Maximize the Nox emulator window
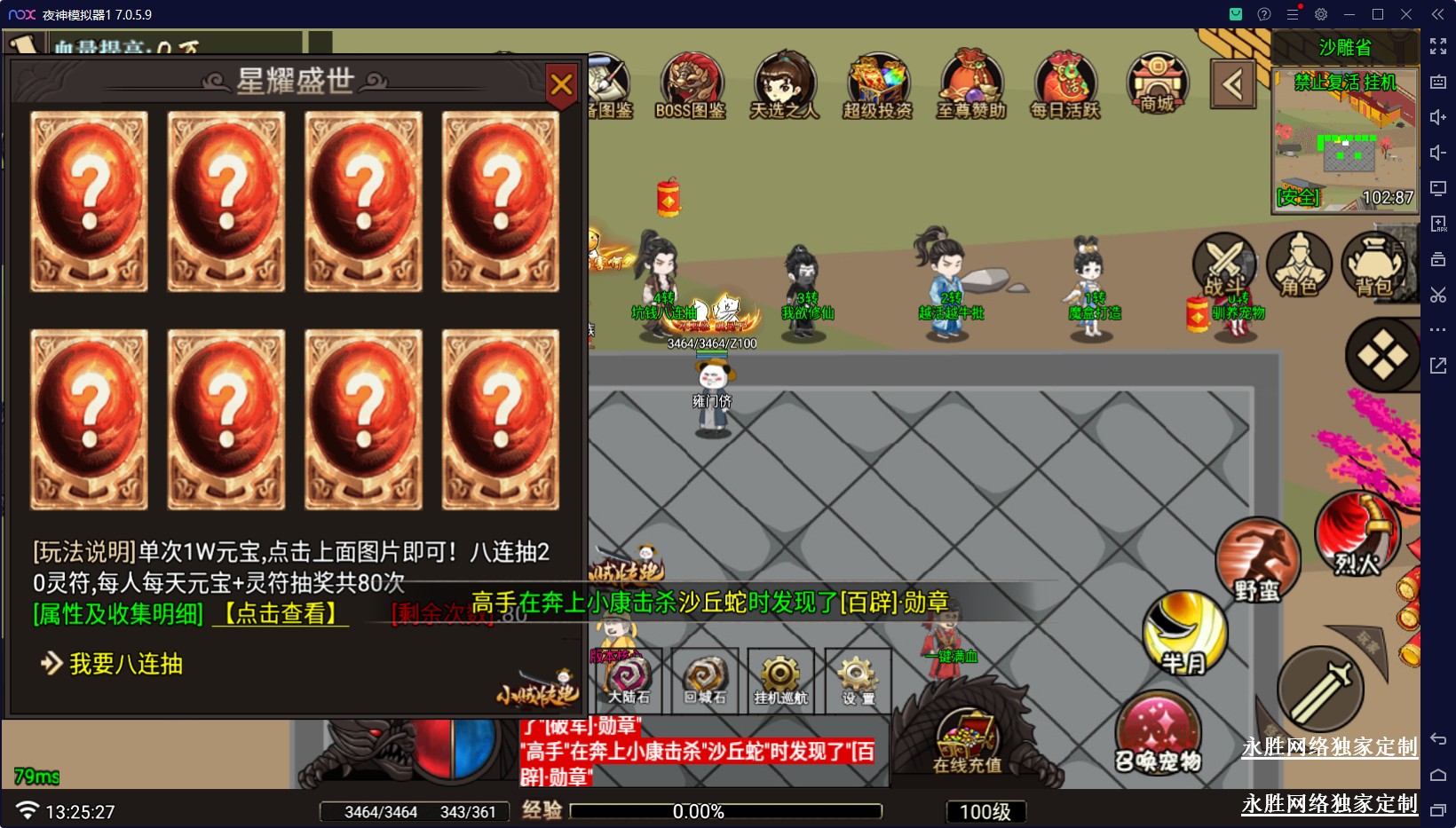Image resolution: width=1456 pixels, height=828 pixels. coord(1378,14)
